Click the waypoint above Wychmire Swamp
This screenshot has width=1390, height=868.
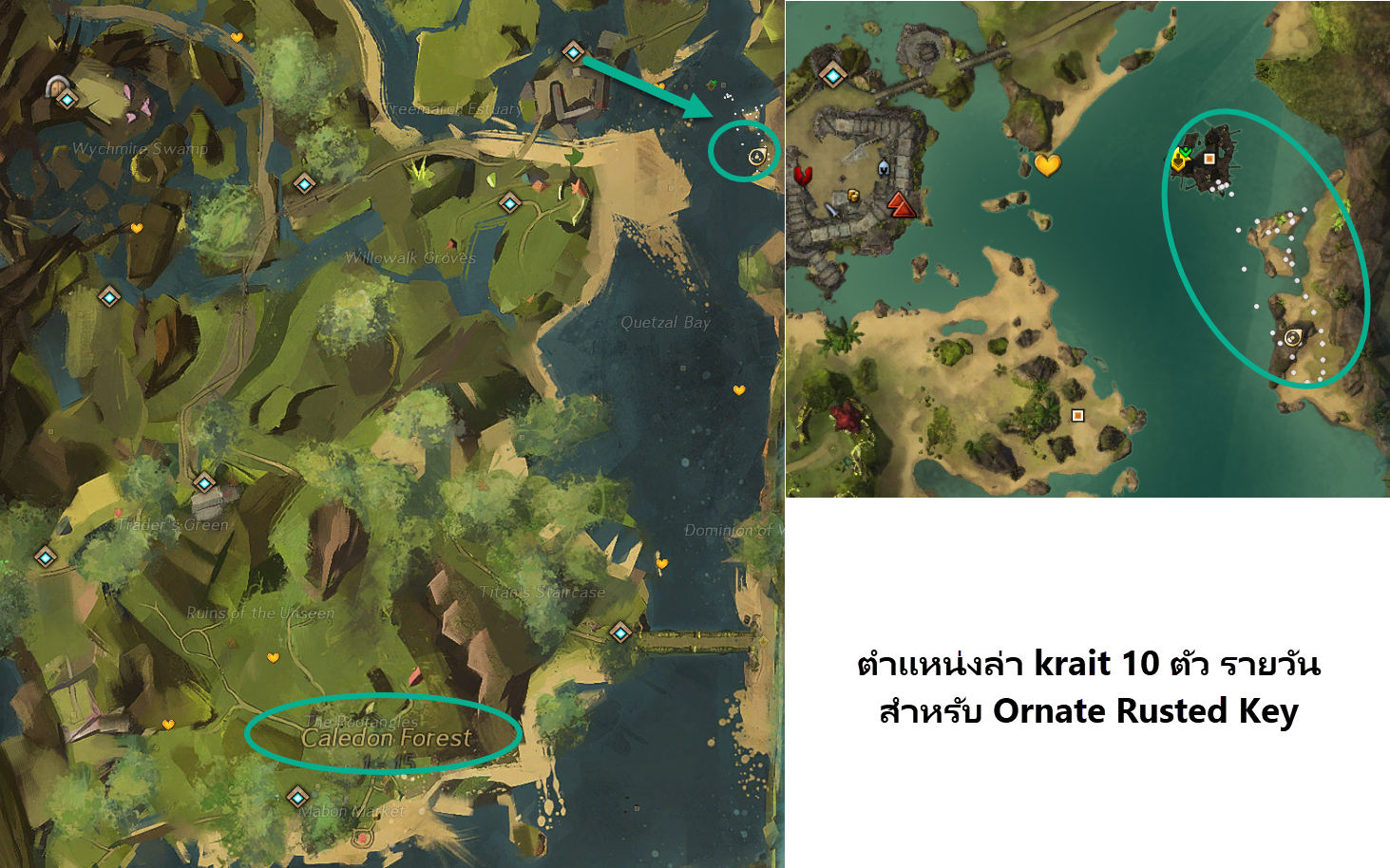click(x=66, y=97)
